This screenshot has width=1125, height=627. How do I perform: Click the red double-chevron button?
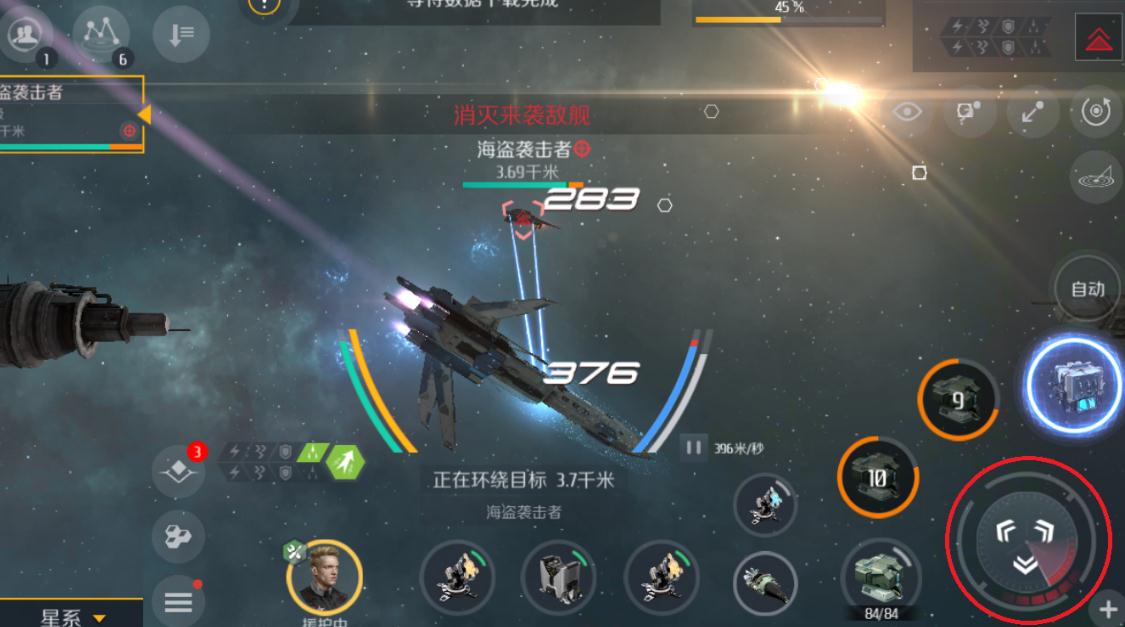pos(1098,39)
